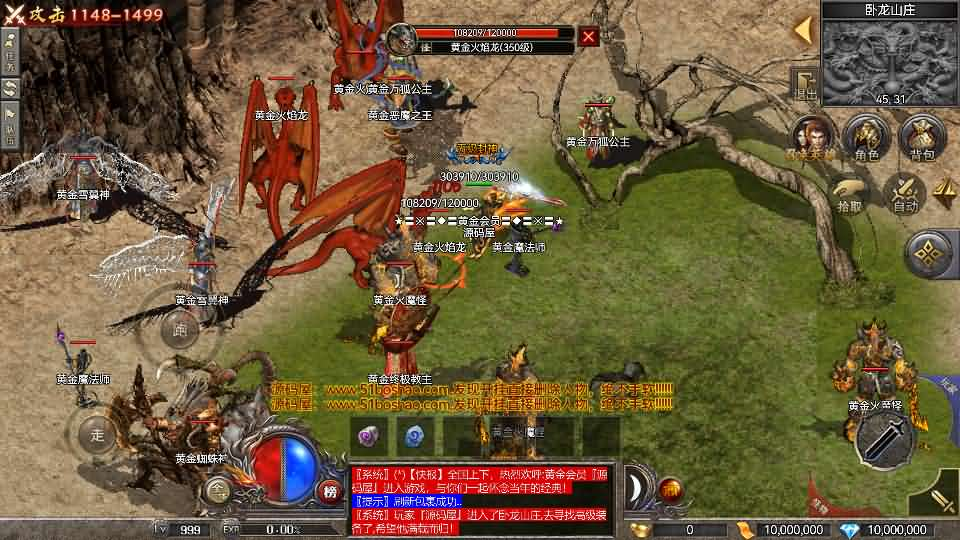Click the 退出 exit button
960x540 pixels.
coord(805,83)
